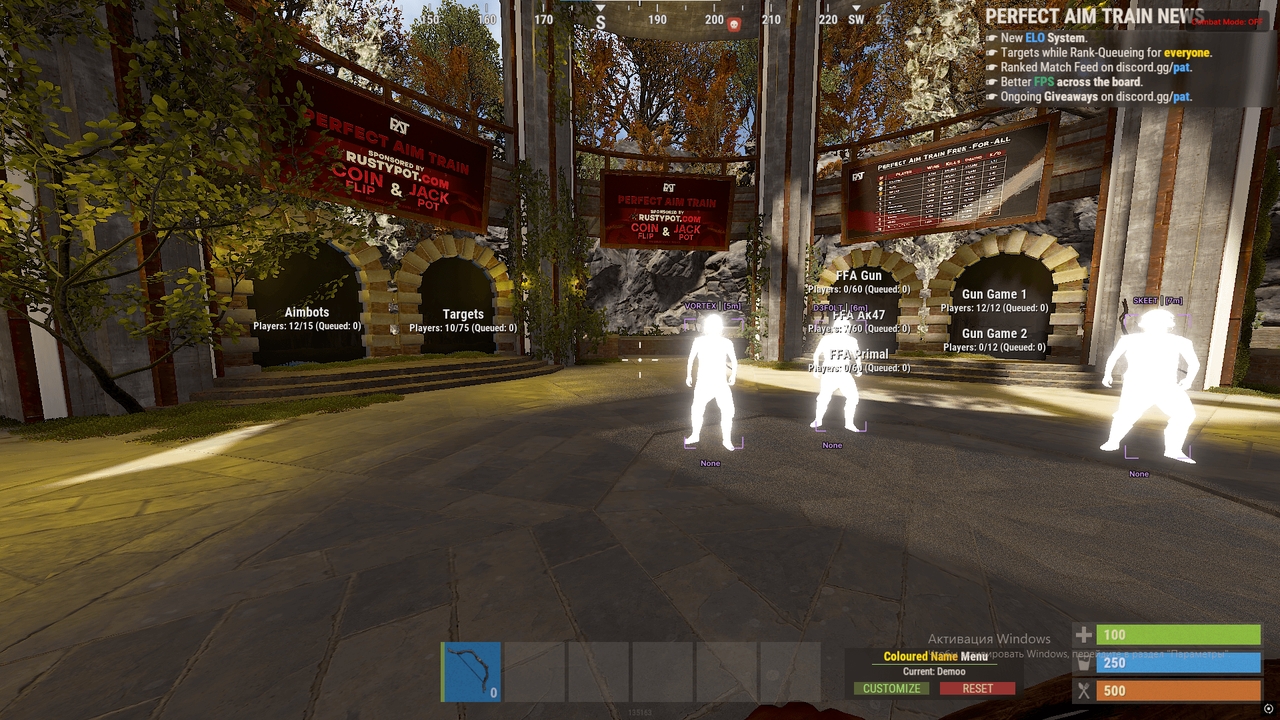1280x720 pixels.
Task: Click the health plus icon
Action: 1086,635
